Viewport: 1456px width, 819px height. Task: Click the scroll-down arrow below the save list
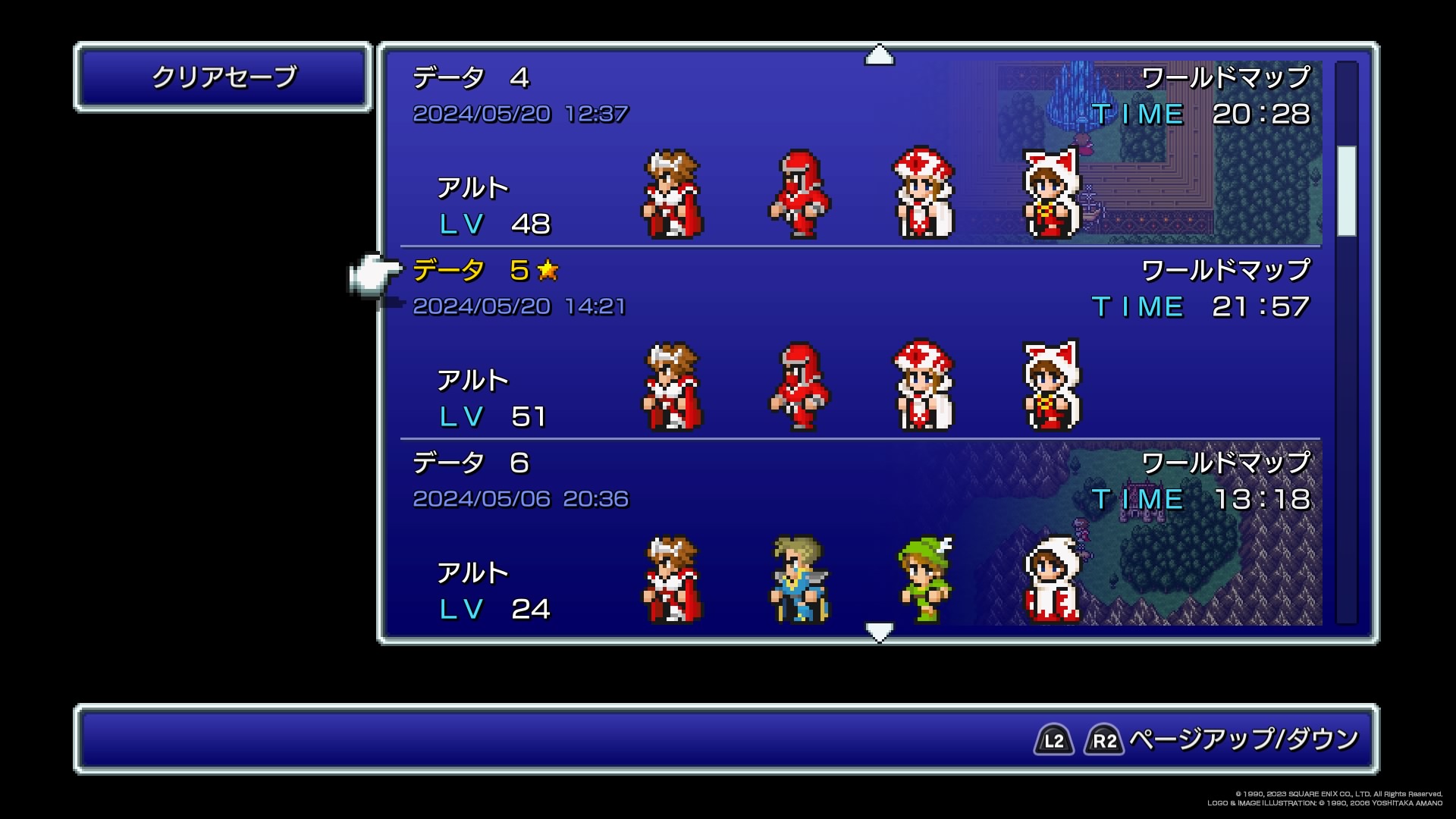(879, 631)
